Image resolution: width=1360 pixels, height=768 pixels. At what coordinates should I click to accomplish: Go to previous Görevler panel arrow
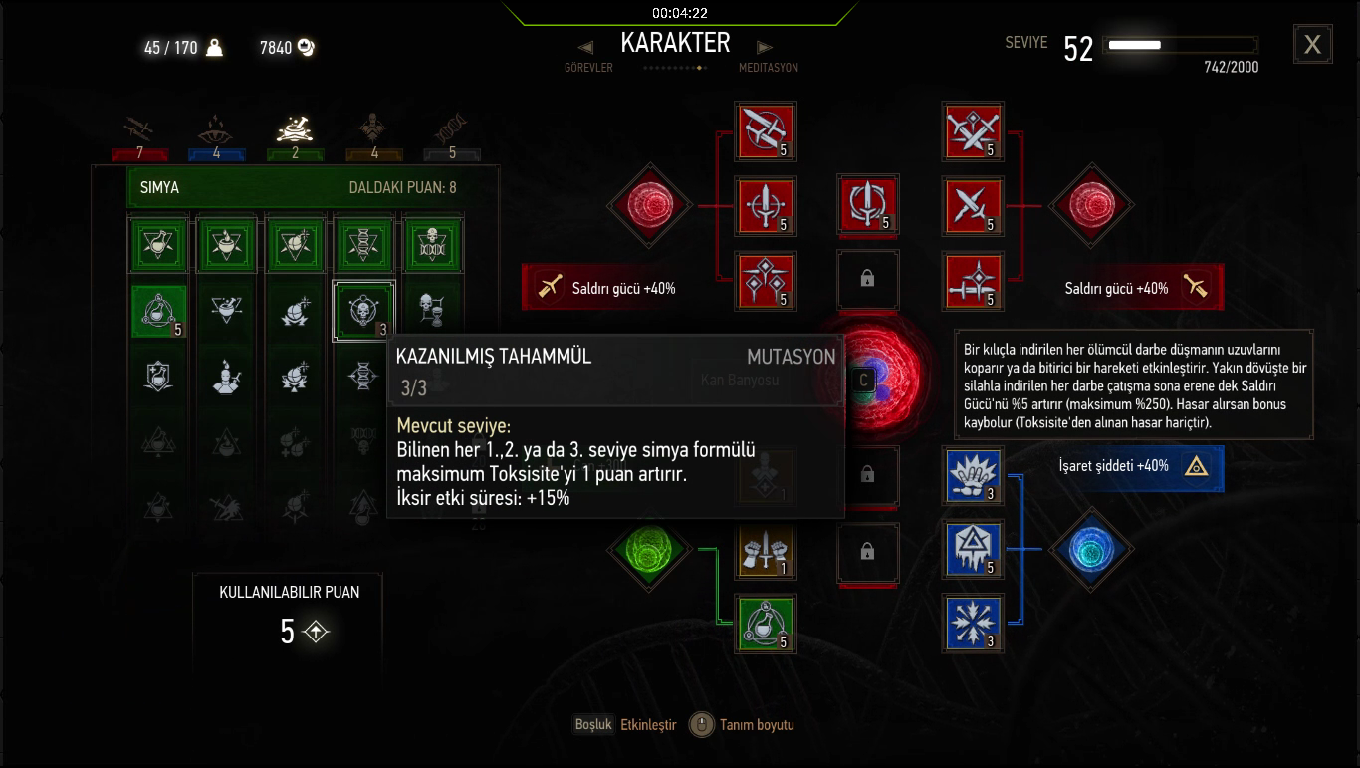(x=586, y=47)
